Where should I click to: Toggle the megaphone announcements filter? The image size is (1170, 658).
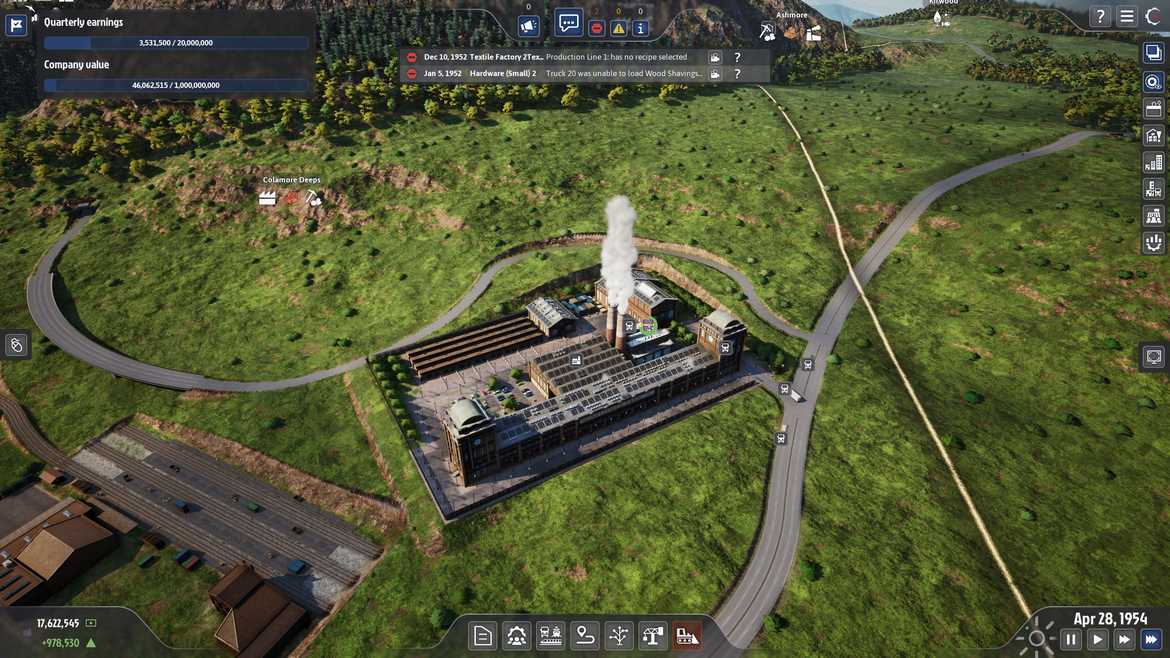pos(529,27)
